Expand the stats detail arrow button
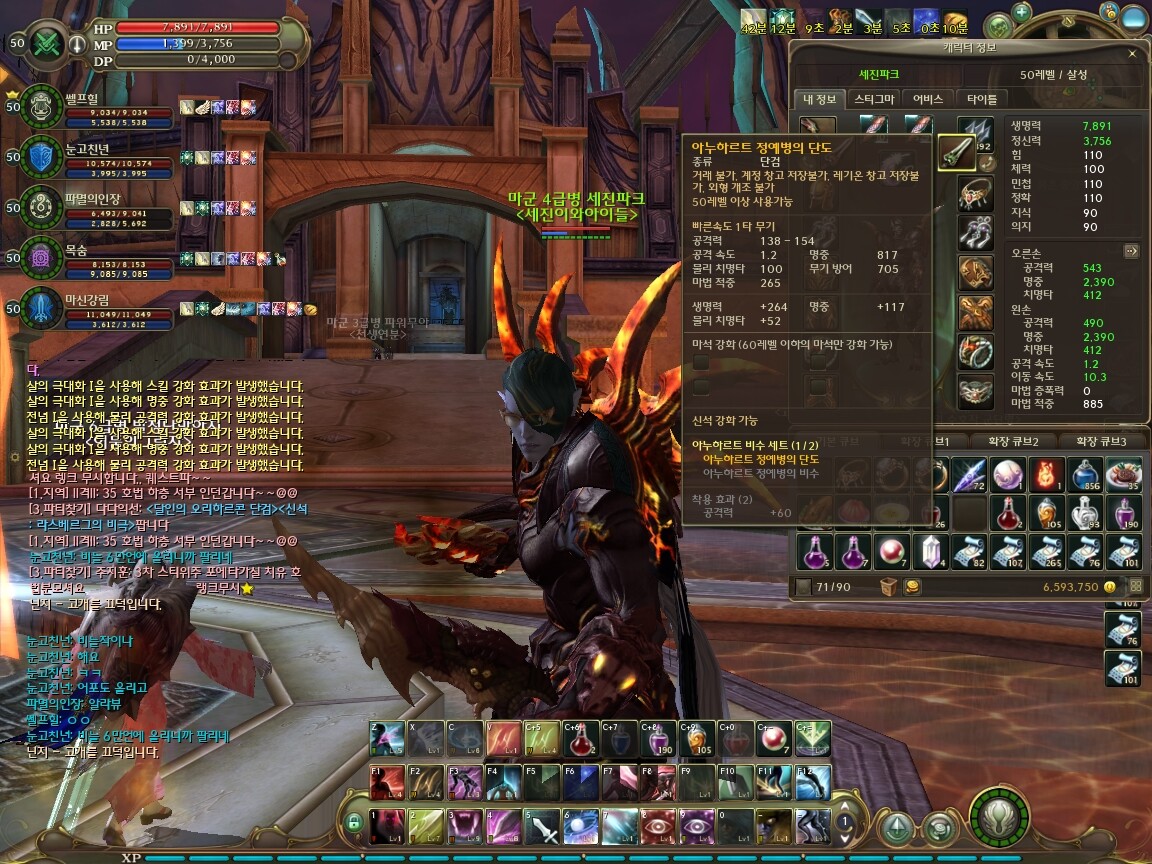The image size is (1152, 864). (x=1131, y=251)
